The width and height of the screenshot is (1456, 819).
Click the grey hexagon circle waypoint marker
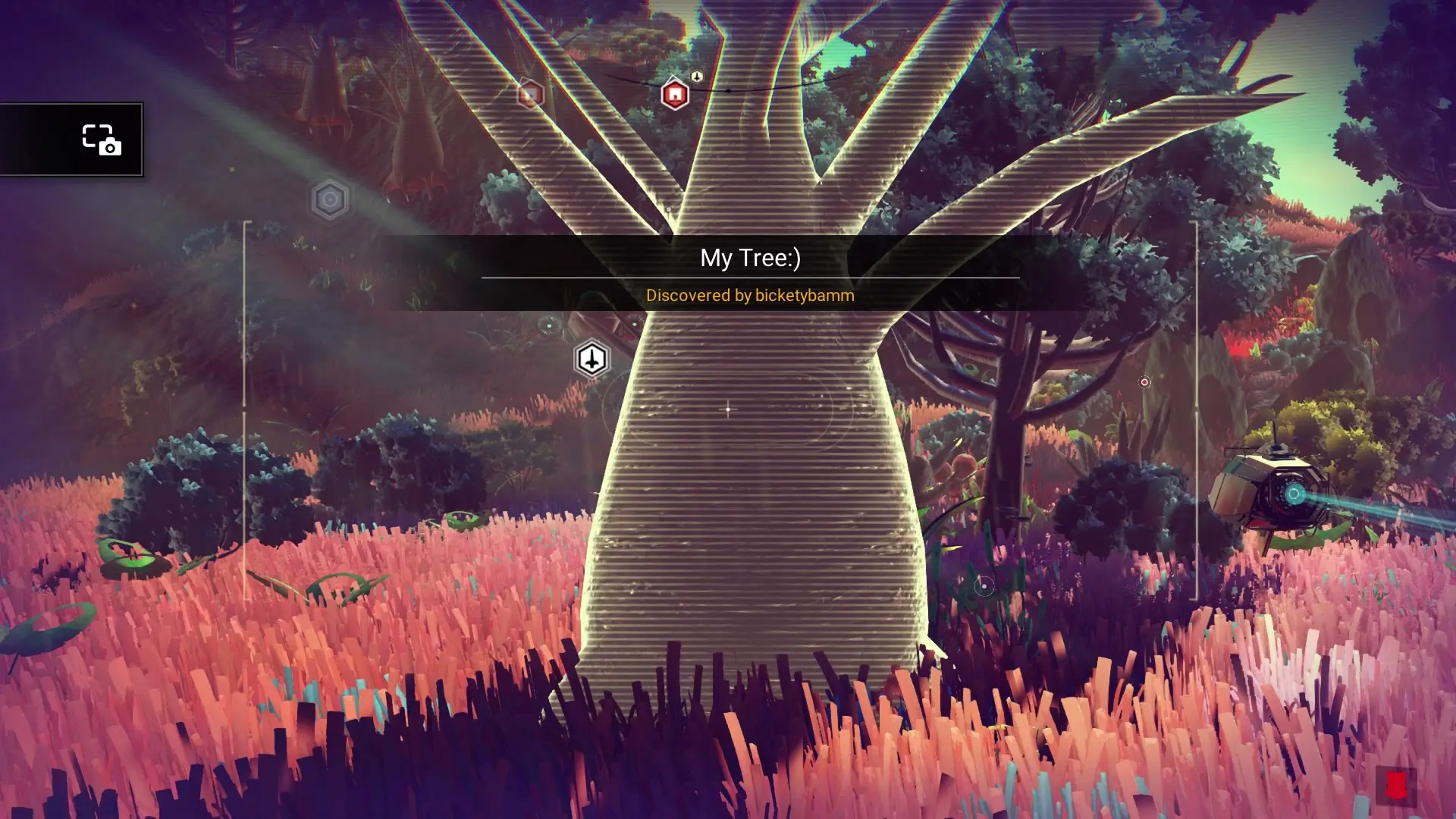coord(330,200)
